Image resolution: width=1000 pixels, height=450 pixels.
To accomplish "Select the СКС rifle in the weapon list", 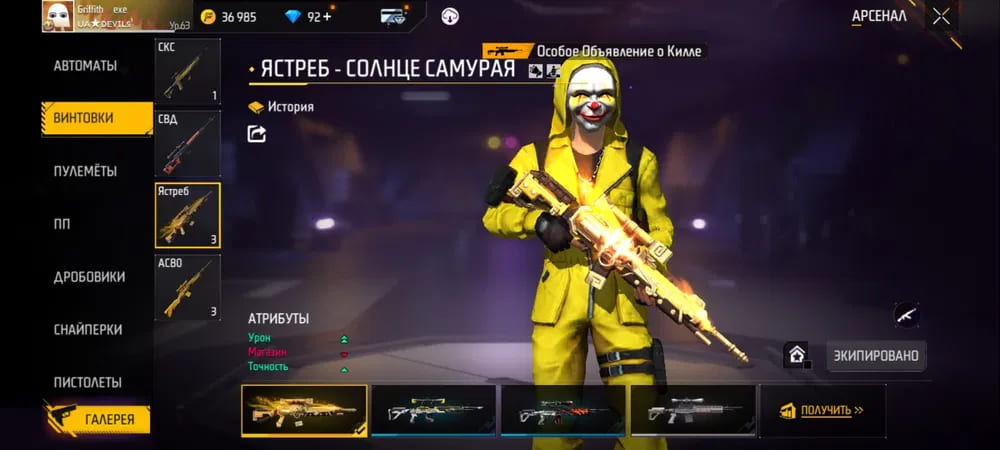I will pyautogui.click(x=188, y=72).
